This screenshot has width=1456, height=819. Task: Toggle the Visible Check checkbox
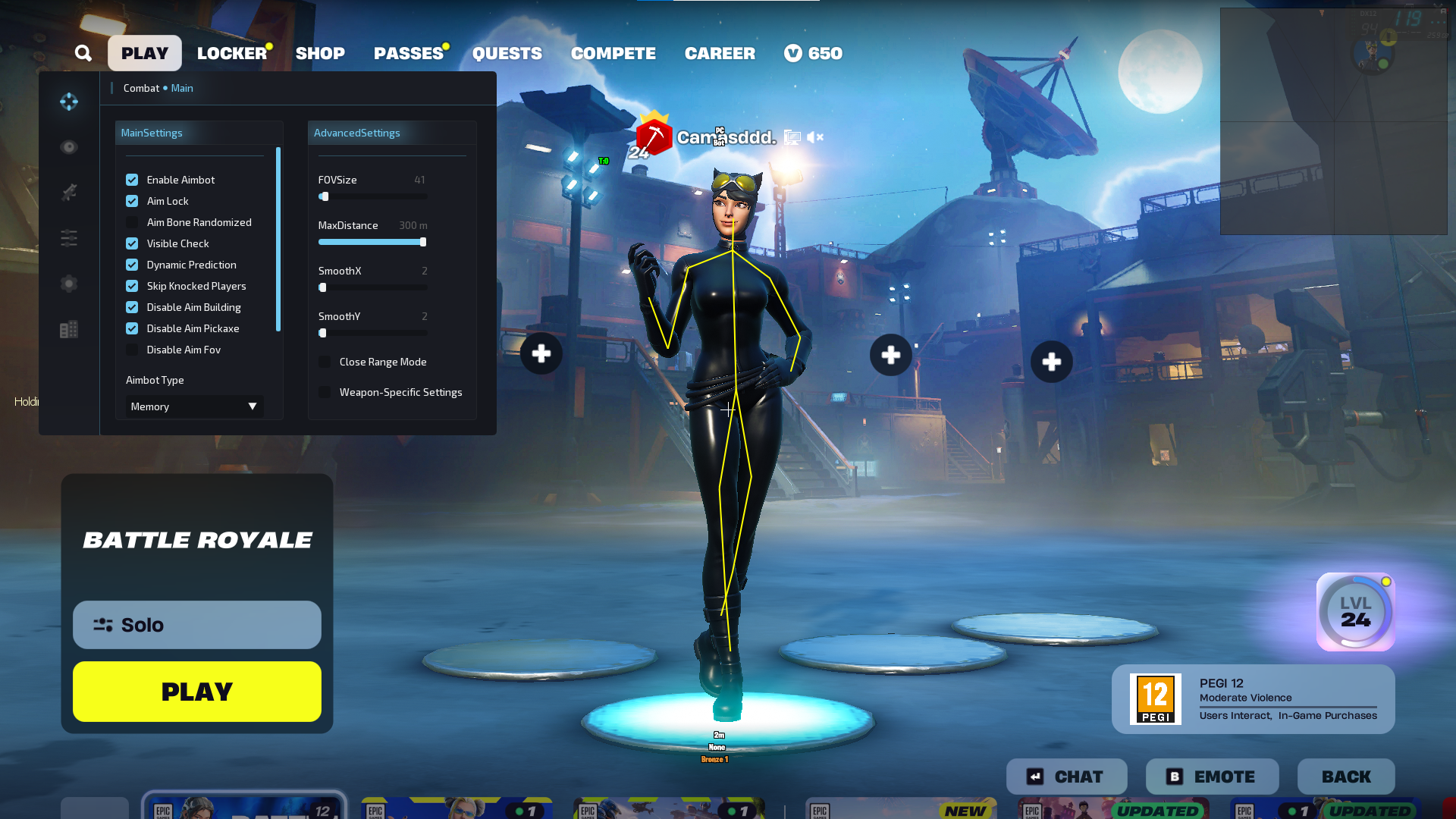132,243
